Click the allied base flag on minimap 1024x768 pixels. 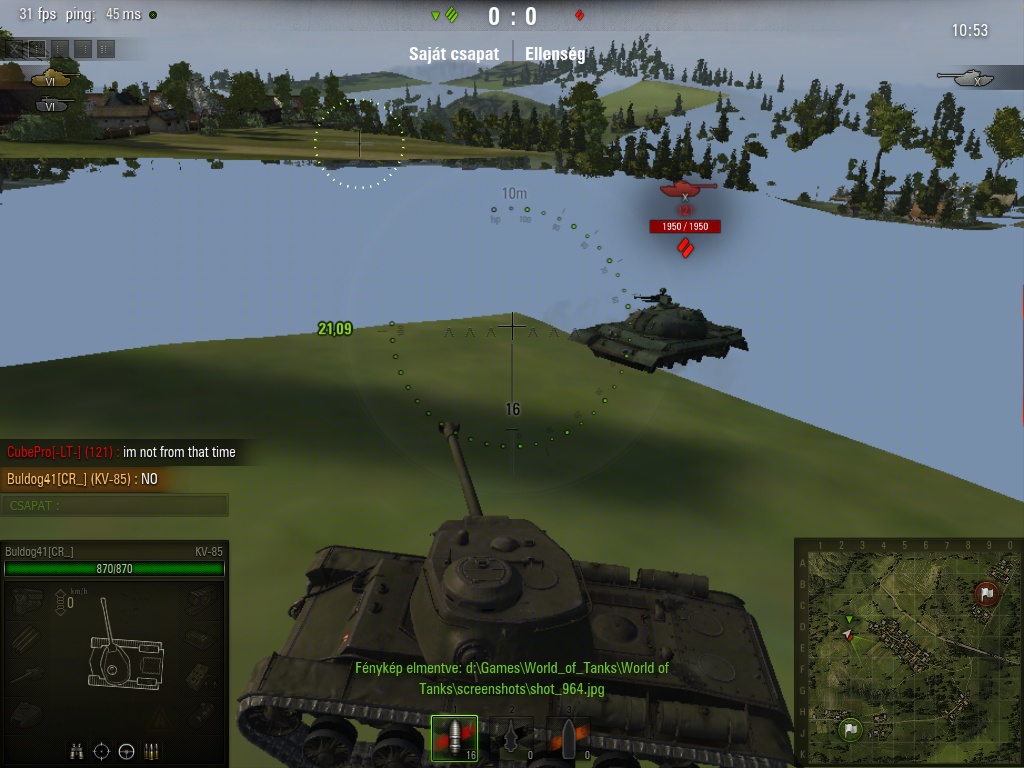click(x=850, y=729)
